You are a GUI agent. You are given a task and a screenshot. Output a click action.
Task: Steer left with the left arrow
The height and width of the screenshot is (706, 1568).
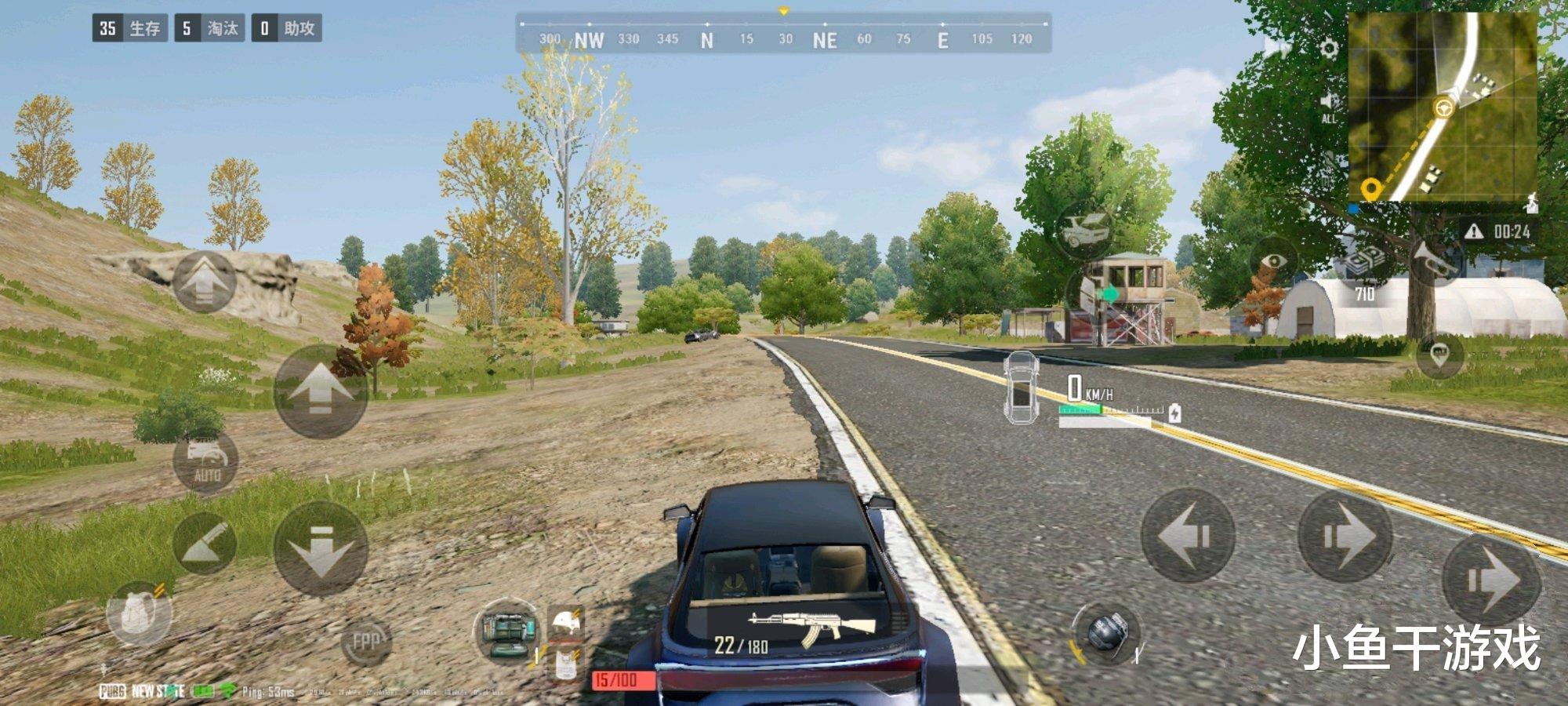[x=1187, y=536]
